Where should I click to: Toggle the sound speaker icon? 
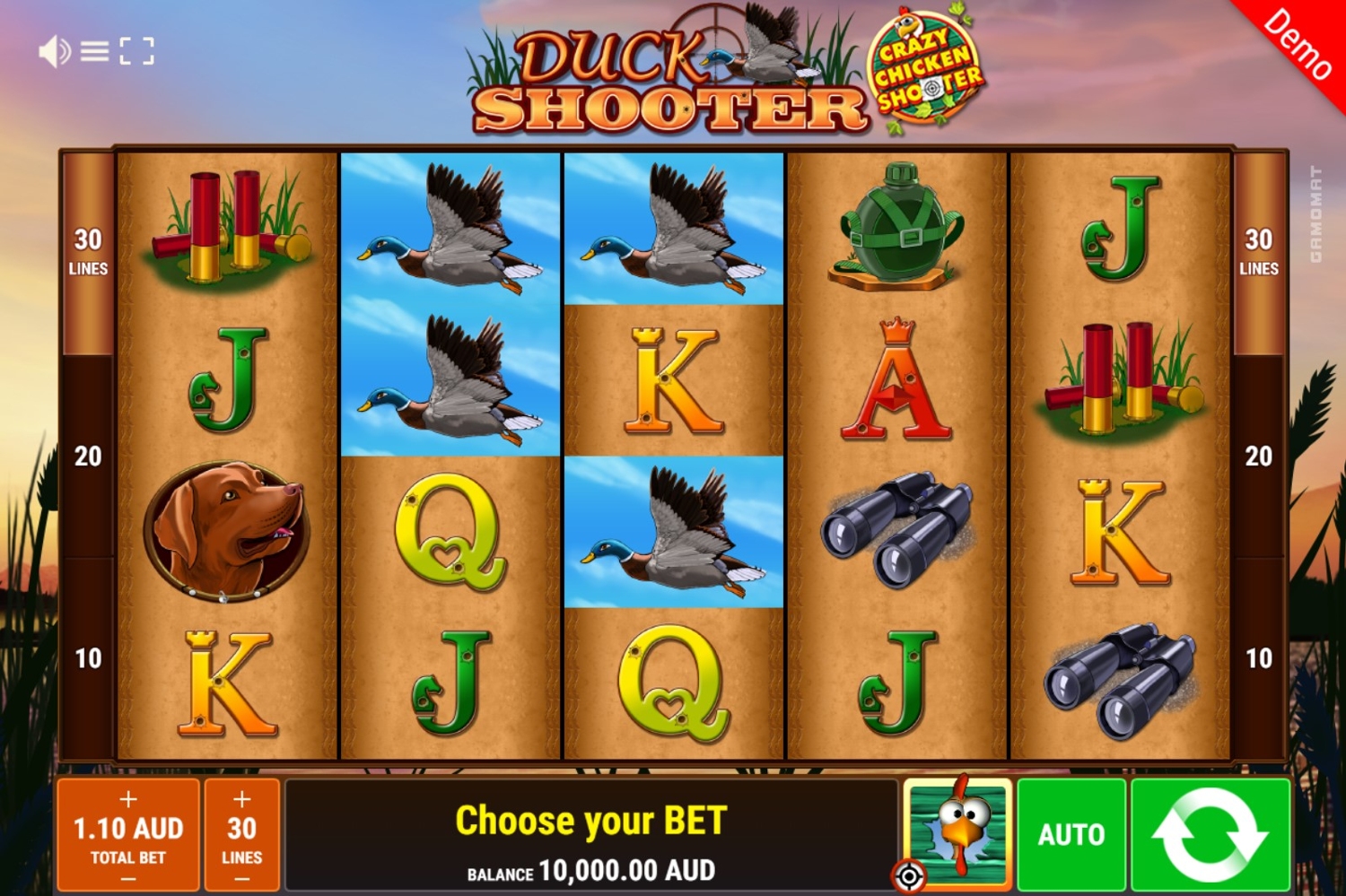(53, 52)
